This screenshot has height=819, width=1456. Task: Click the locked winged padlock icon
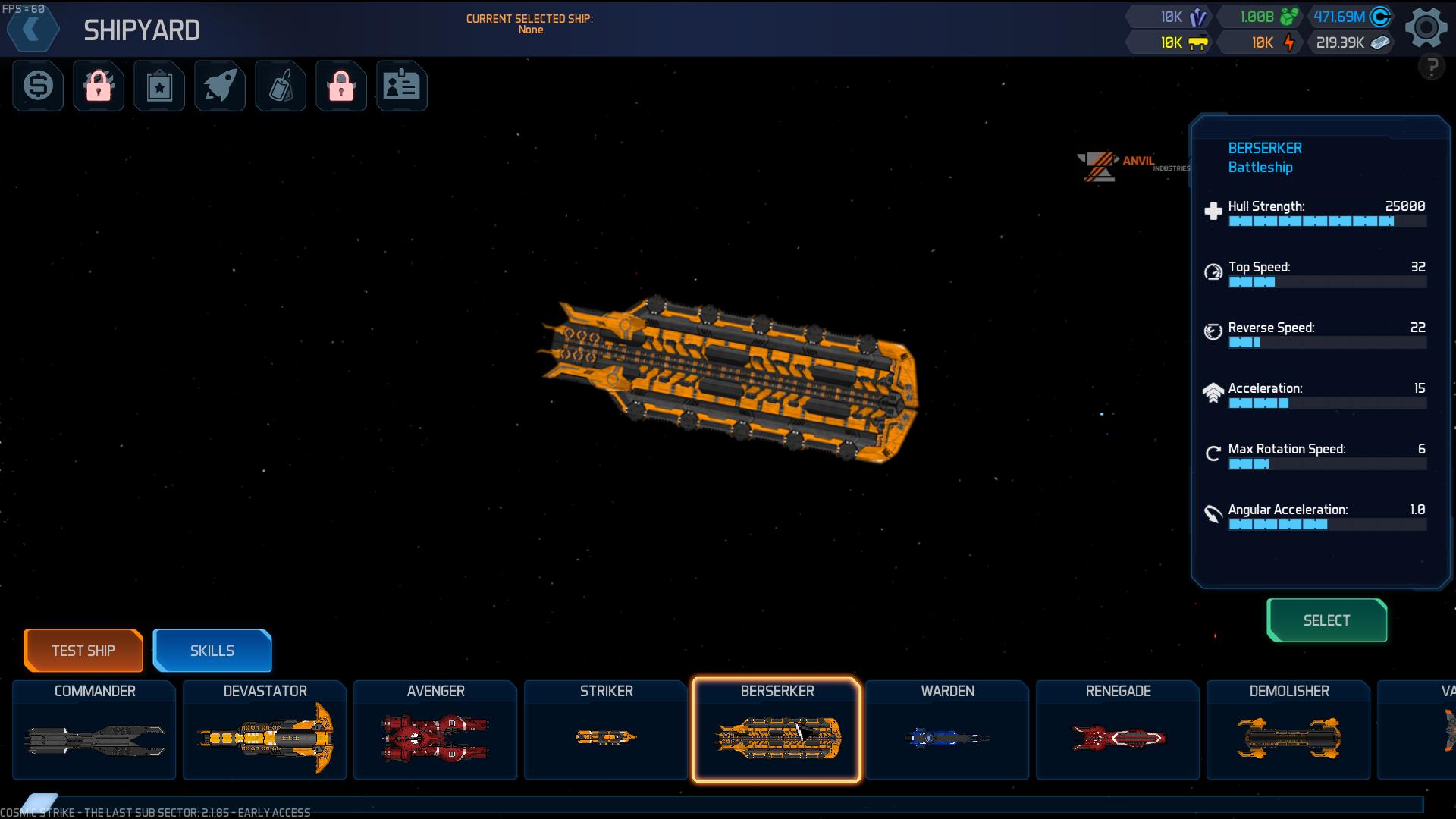[340, 86]
